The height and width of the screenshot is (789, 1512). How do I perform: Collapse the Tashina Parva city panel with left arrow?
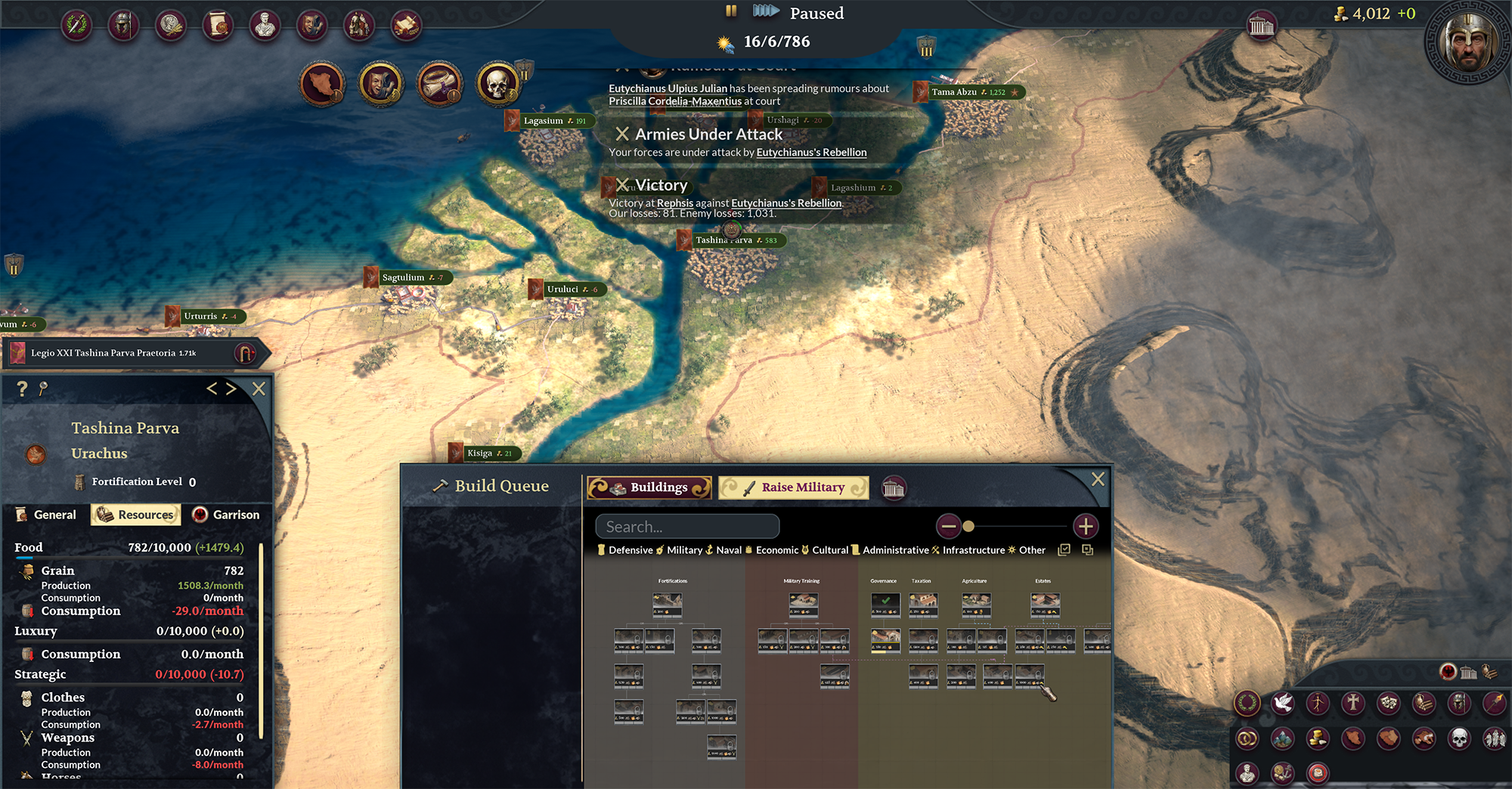[x=212, y=388]
